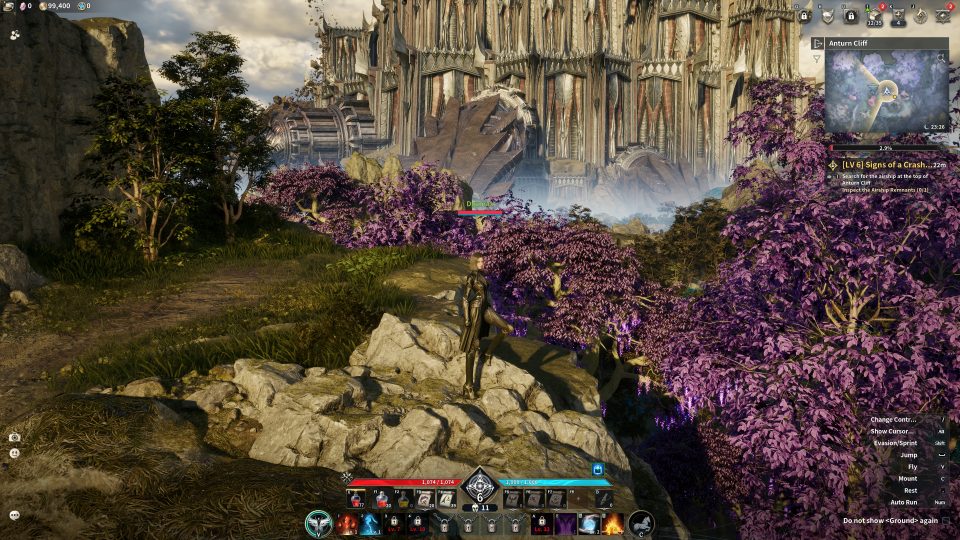Use the red health potion slot
The height and width of the screenshot is (540, 960).
click(356, 498)
